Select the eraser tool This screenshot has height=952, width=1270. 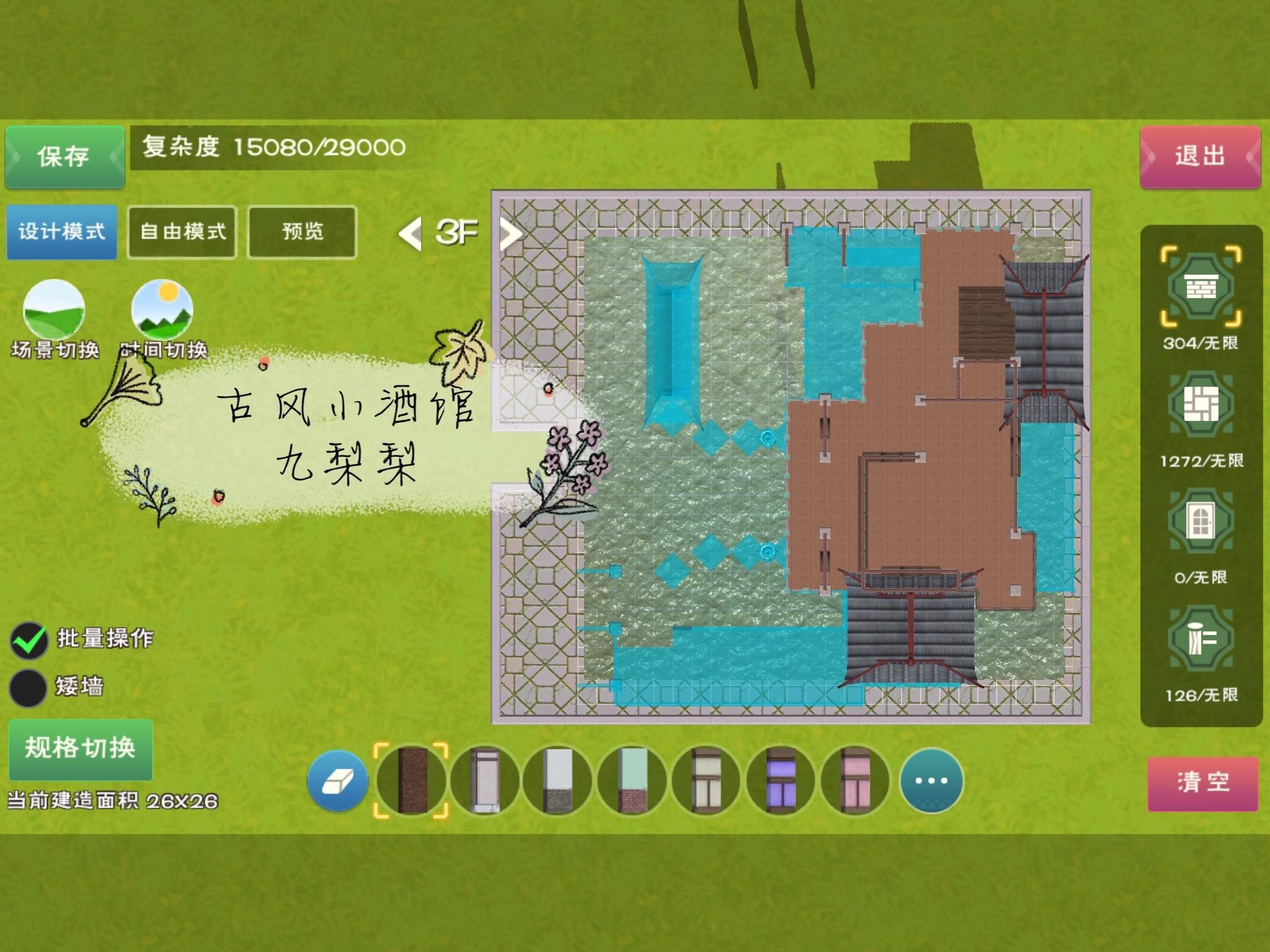click(x=338, y=781)
